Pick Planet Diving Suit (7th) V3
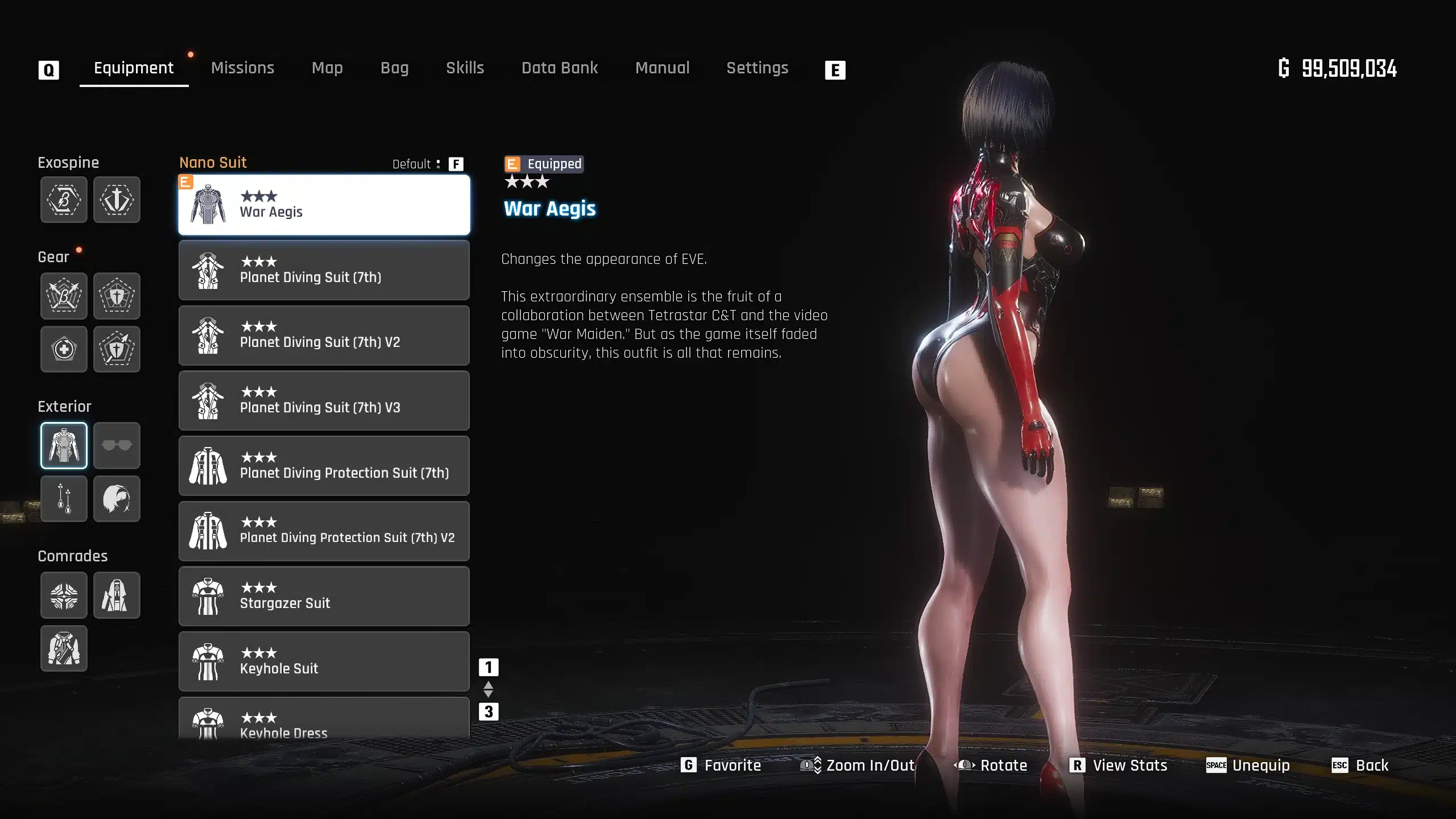This screenshot has height=819, width=1456. click(x=324, y=401)
